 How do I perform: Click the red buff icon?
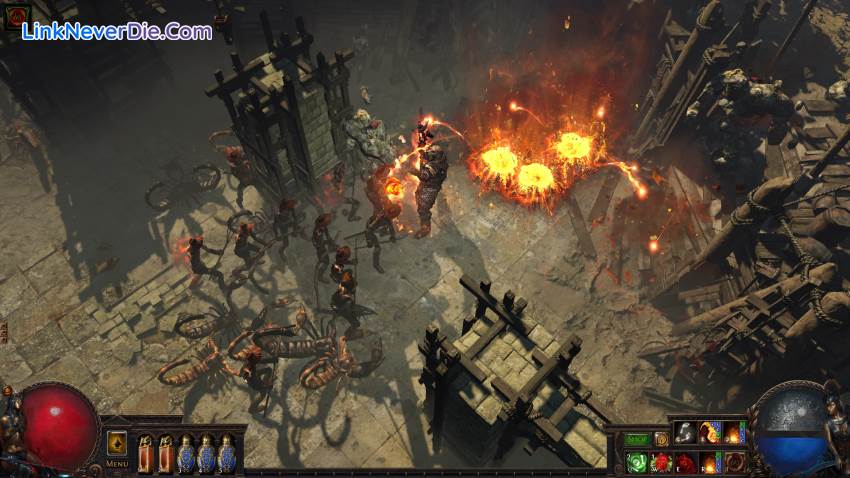pos(14,17)
